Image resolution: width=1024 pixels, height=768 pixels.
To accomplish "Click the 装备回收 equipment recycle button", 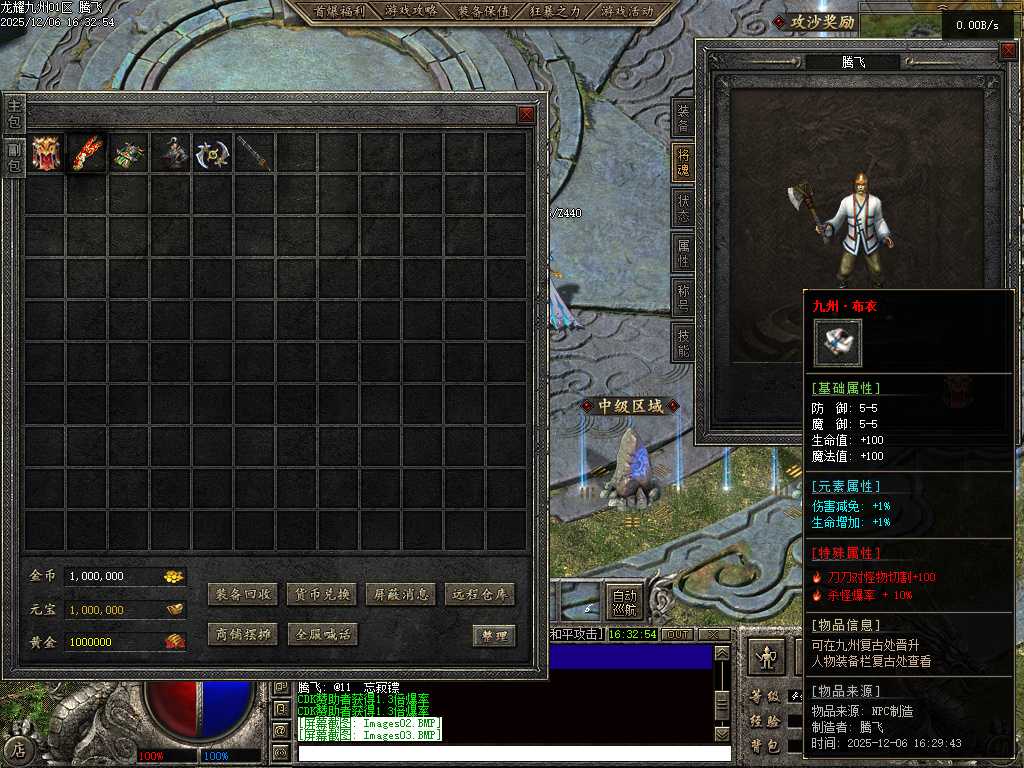I will point(244,594).
